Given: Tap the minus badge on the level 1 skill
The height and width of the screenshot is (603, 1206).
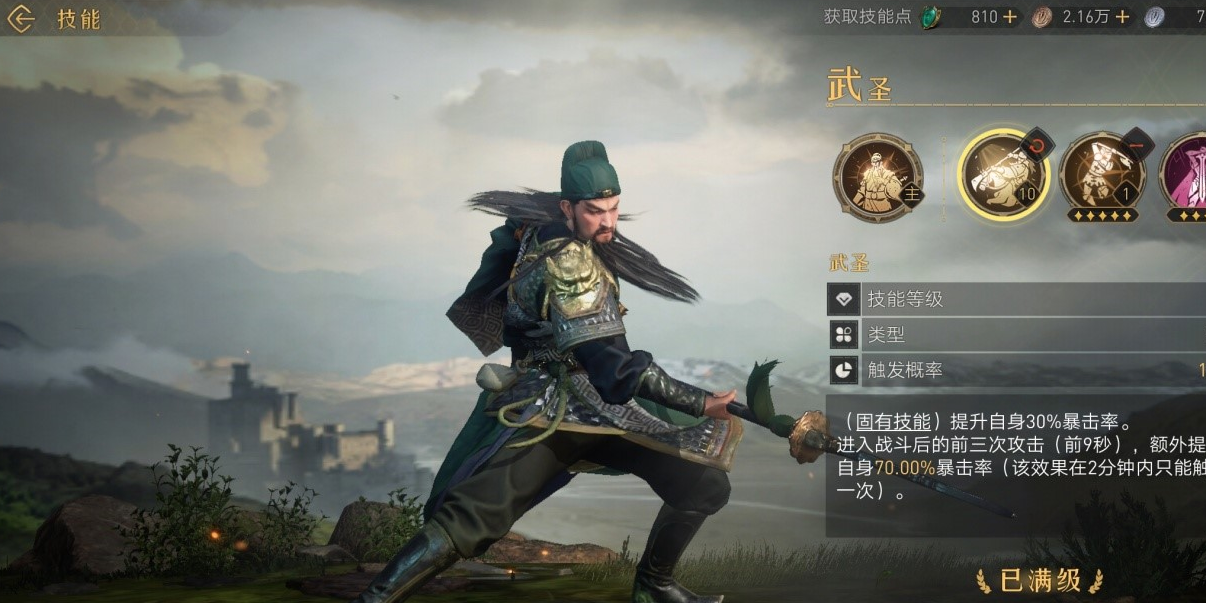Looking at the screenshot, I should click(1137, 142).
